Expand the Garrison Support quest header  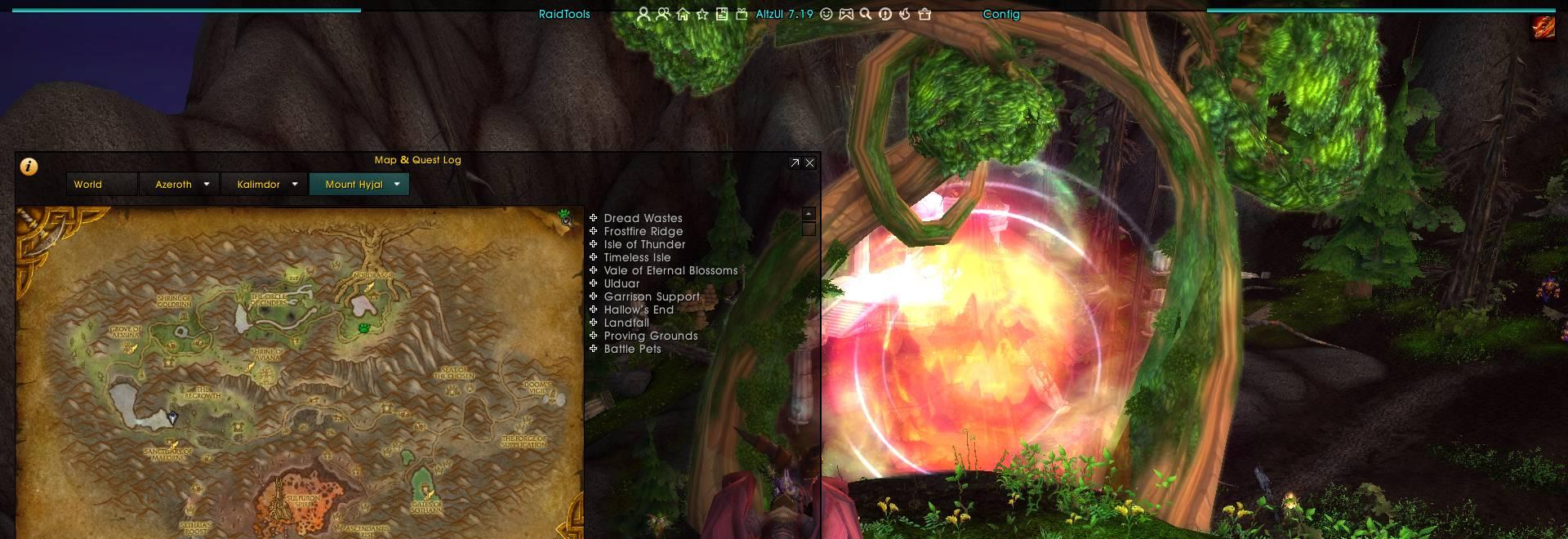point(594,296)
